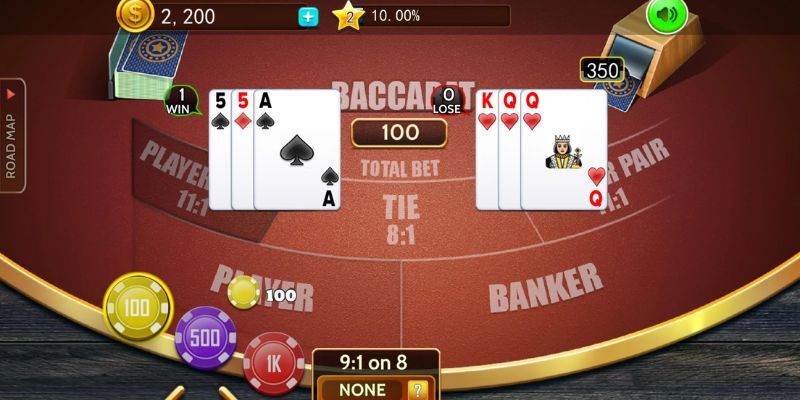Select the NONE side bet option

click(x=362, y=389)
